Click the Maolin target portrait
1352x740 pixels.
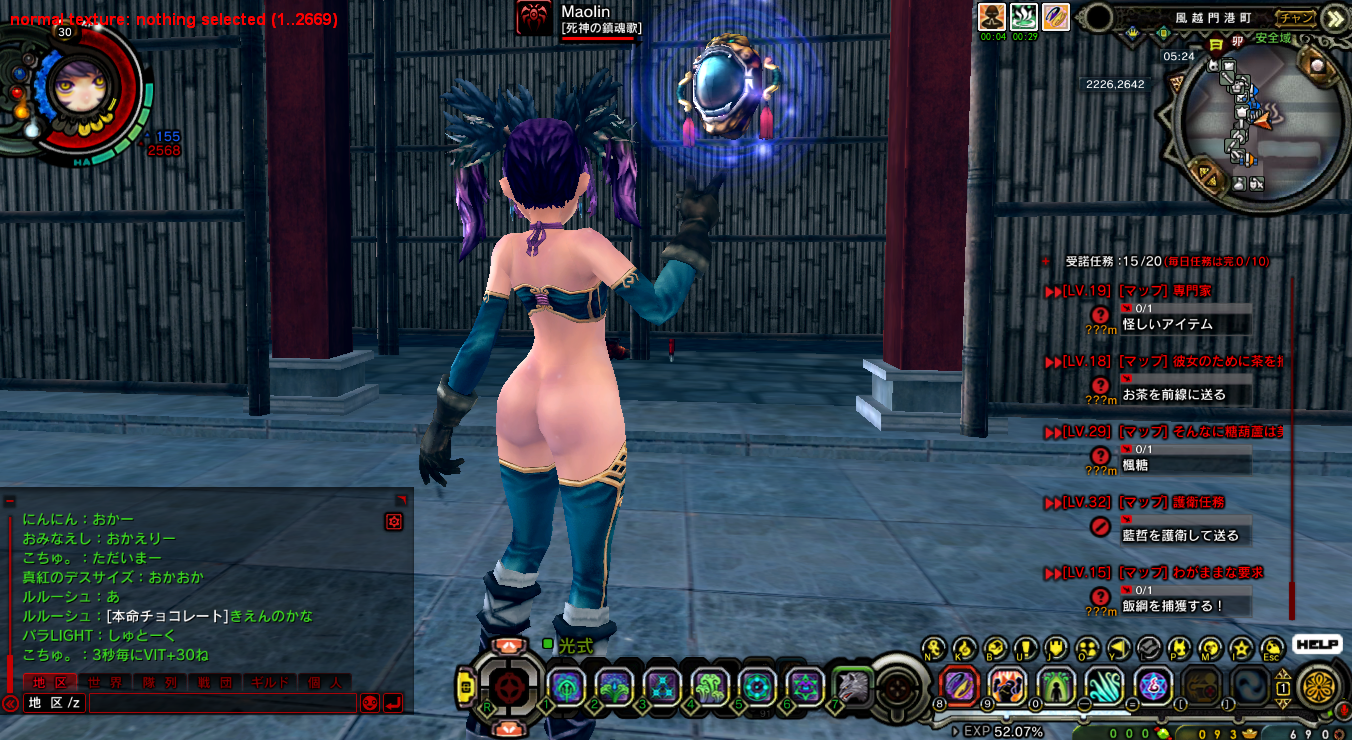point(534,18)
